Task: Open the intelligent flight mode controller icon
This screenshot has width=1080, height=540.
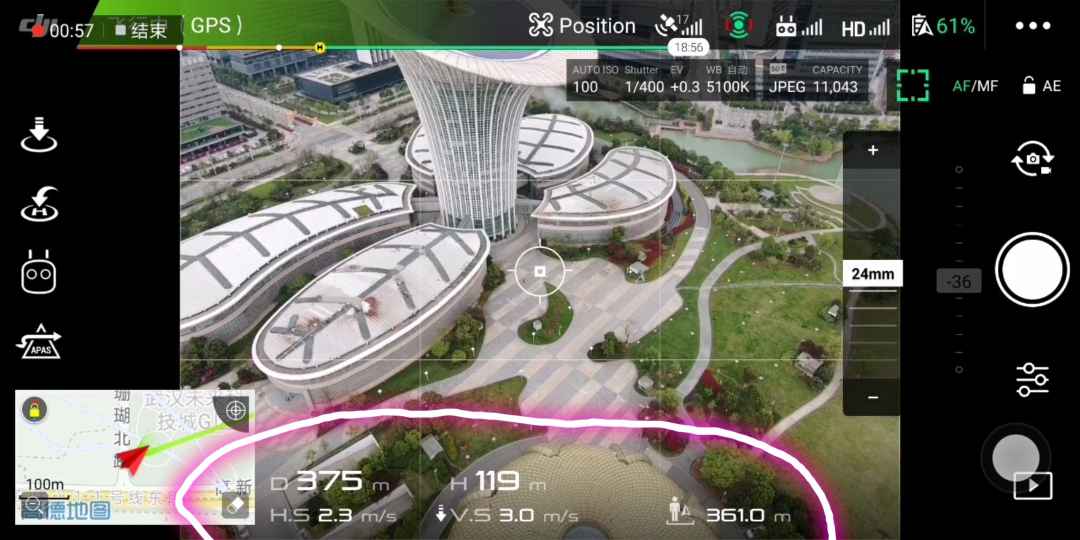Action: point(39,272)
